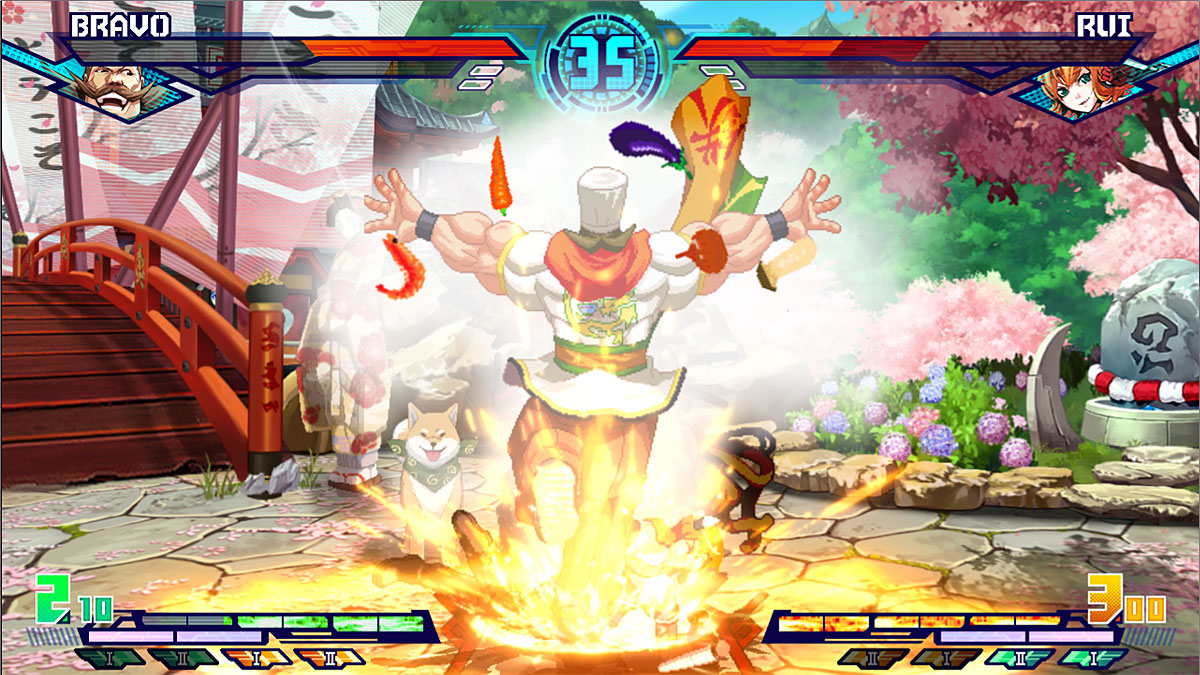This screenshot has height=675, width=1200.
Task: Select Rui's character portrait
Action: pos(1089,83)
